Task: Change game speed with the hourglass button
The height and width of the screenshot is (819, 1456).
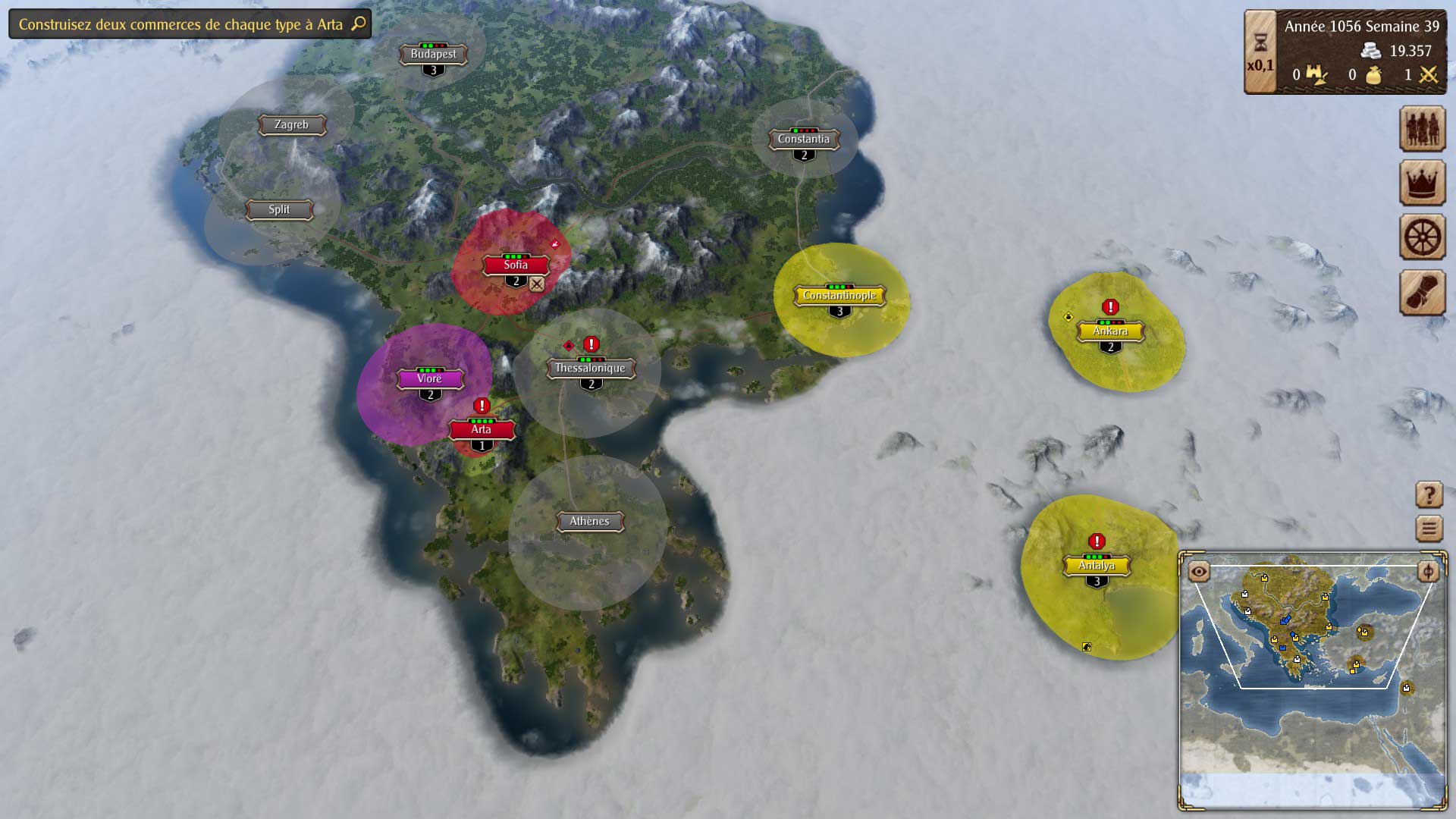Action: click(x=1260, y=42)
